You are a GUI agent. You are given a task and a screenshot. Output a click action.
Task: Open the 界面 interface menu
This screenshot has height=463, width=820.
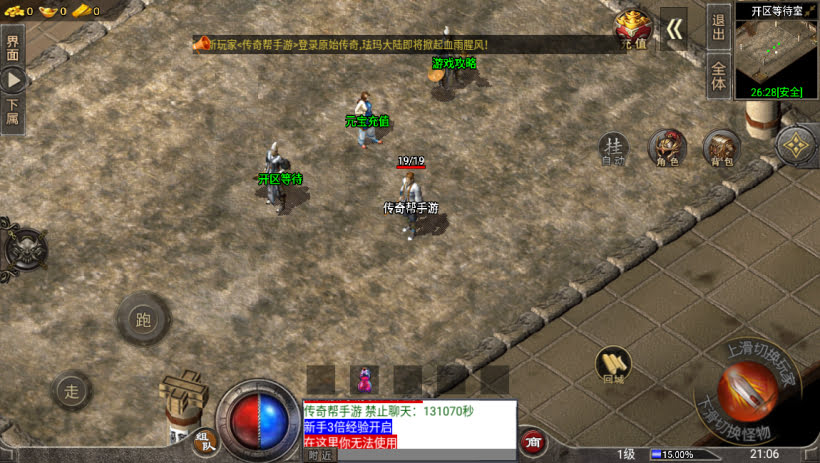pos(13,50)
